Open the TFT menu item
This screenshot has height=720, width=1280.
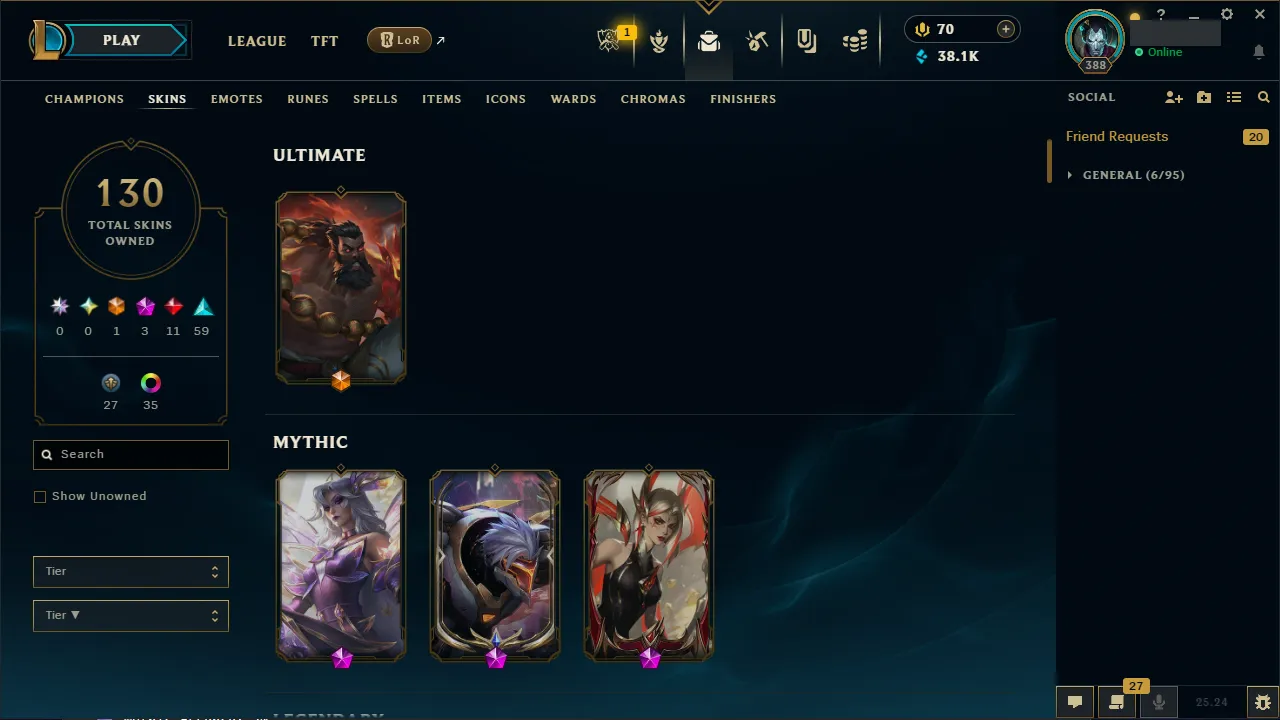coord(324,41)
